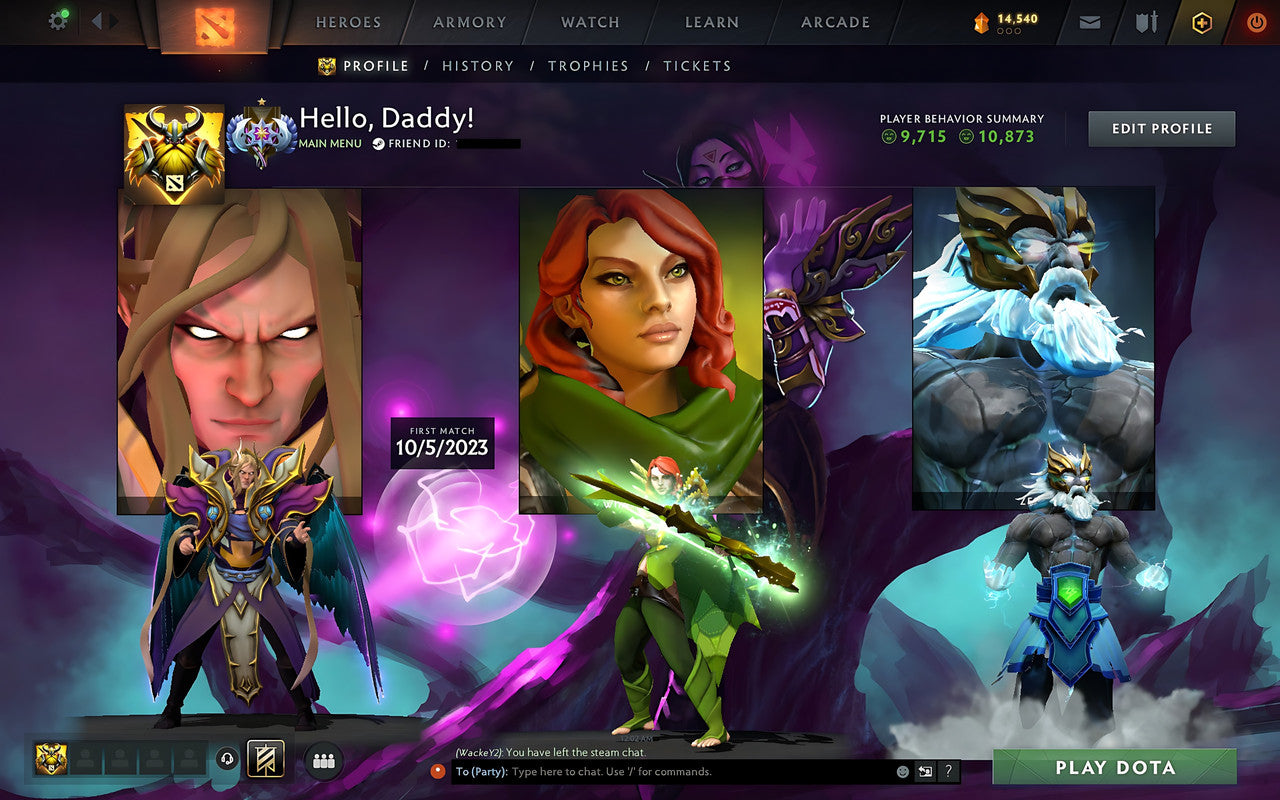Click the help question mark icon

947,771
